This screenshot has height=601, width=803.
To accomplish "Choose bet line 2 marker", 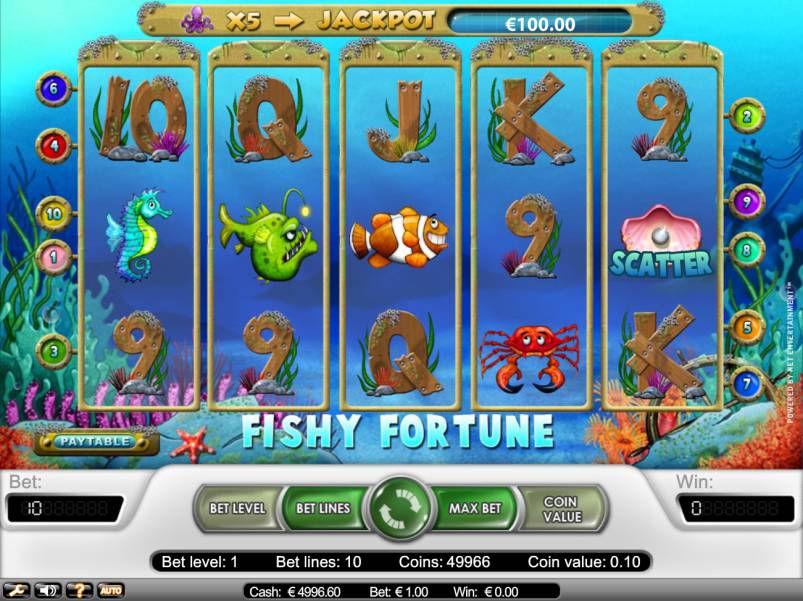I will [746, 116].
